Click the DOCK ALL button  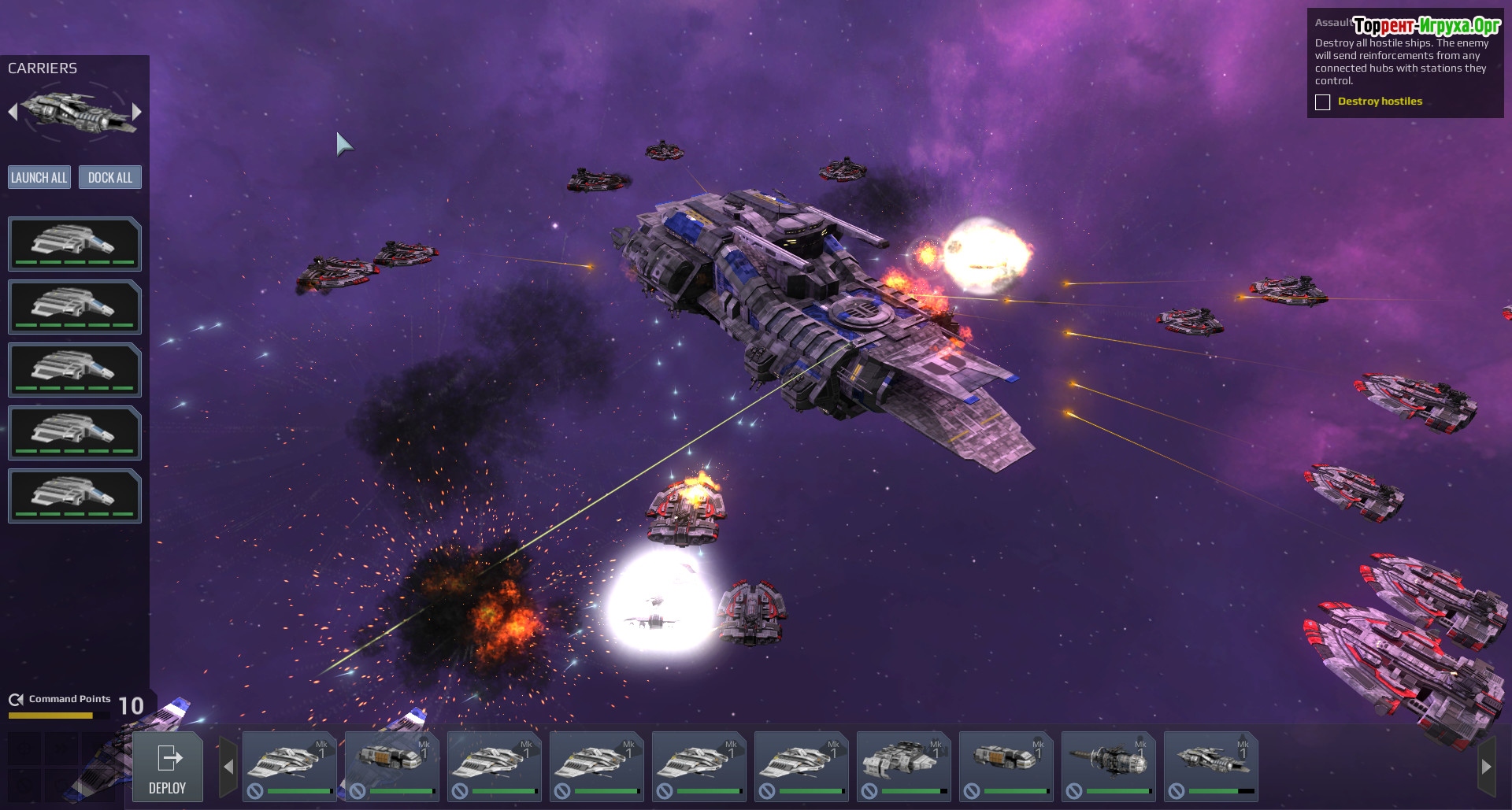tap(110, 177)
